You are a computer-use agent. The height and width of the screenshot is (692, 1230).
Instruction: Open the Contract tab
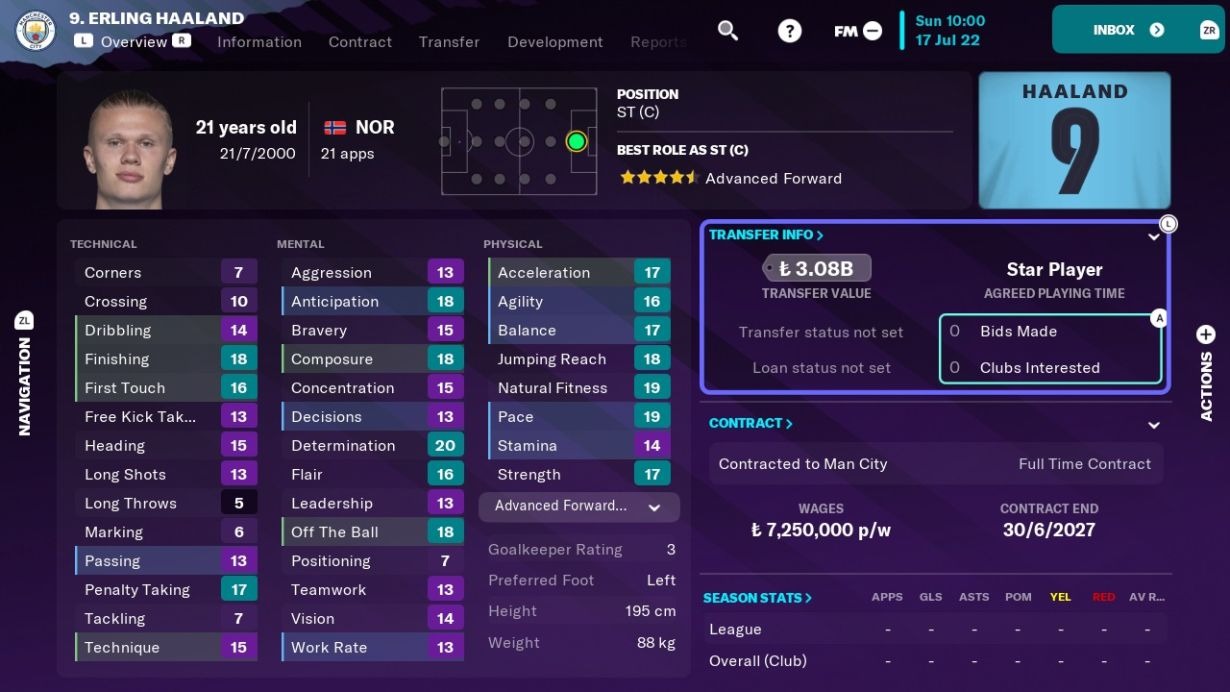click(x=360, y=42)
